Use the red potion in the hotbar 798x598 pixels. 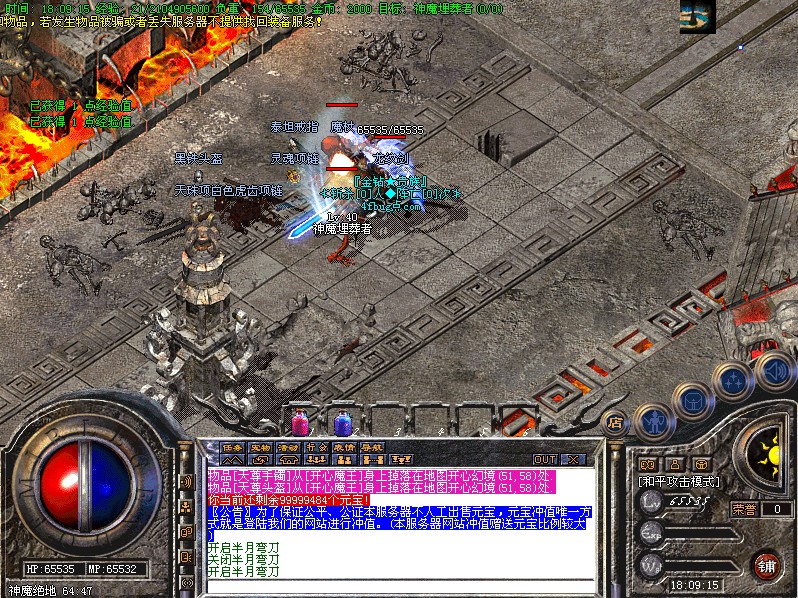299,422
